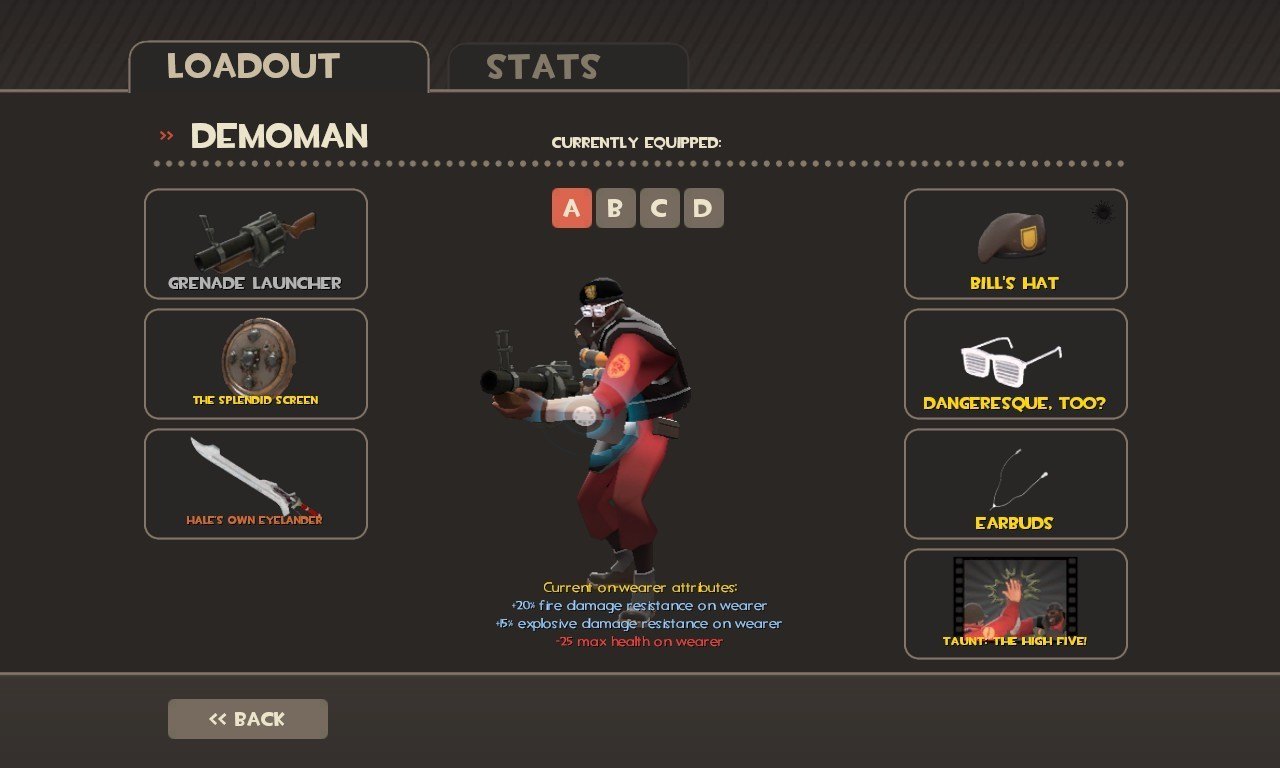1280x768 pixels.
Task: Activate loadout preset D
Action: coord(704,208)
